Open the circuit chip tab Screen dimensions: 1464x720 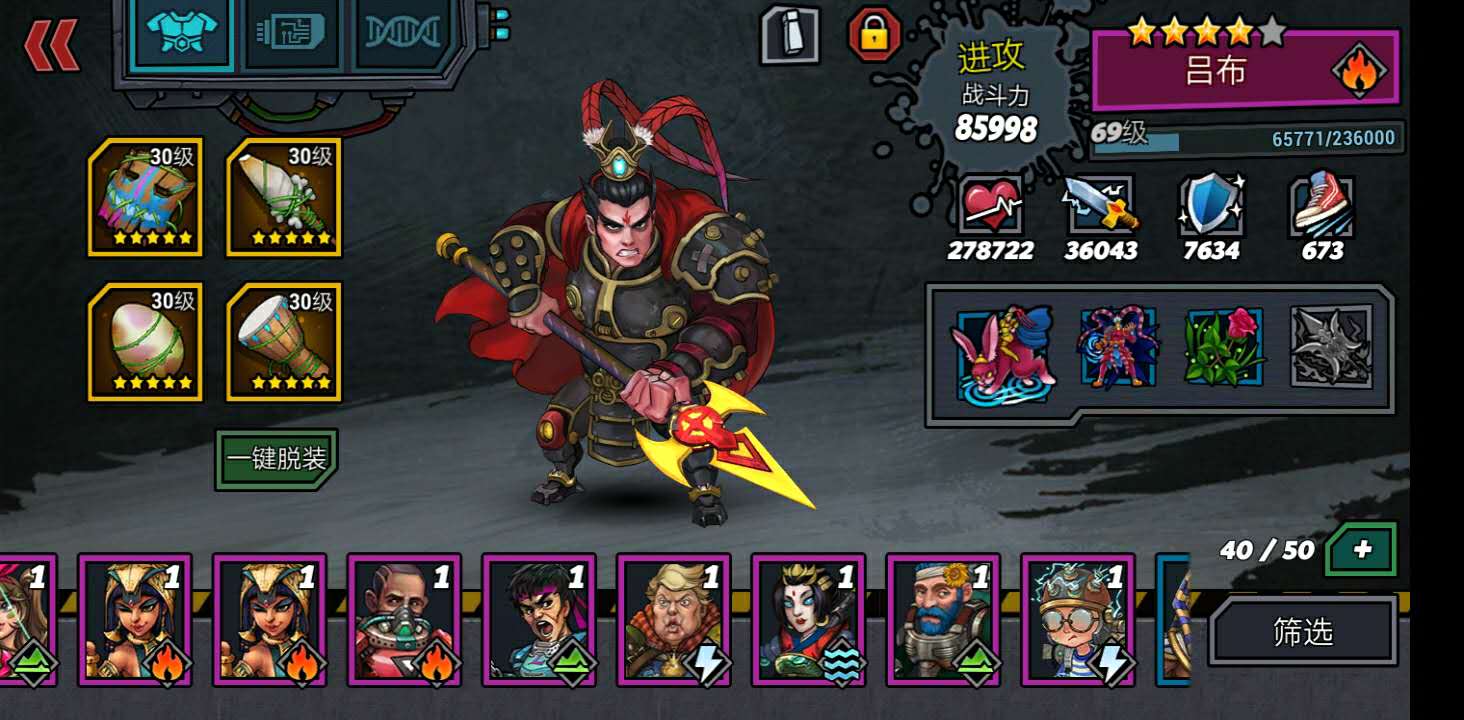point(292,33)
